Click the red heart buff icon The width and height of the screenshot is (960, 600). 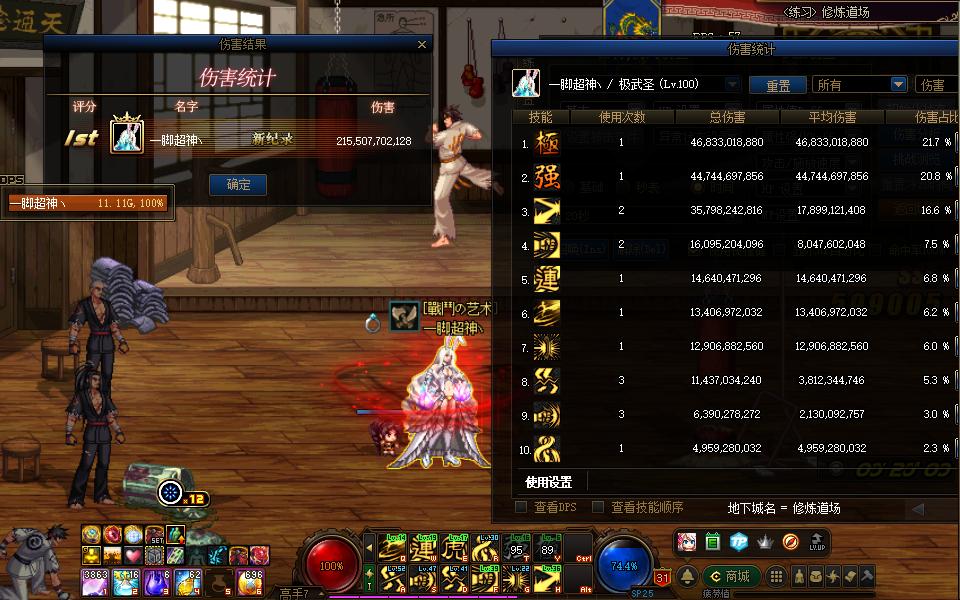(132, 555)
